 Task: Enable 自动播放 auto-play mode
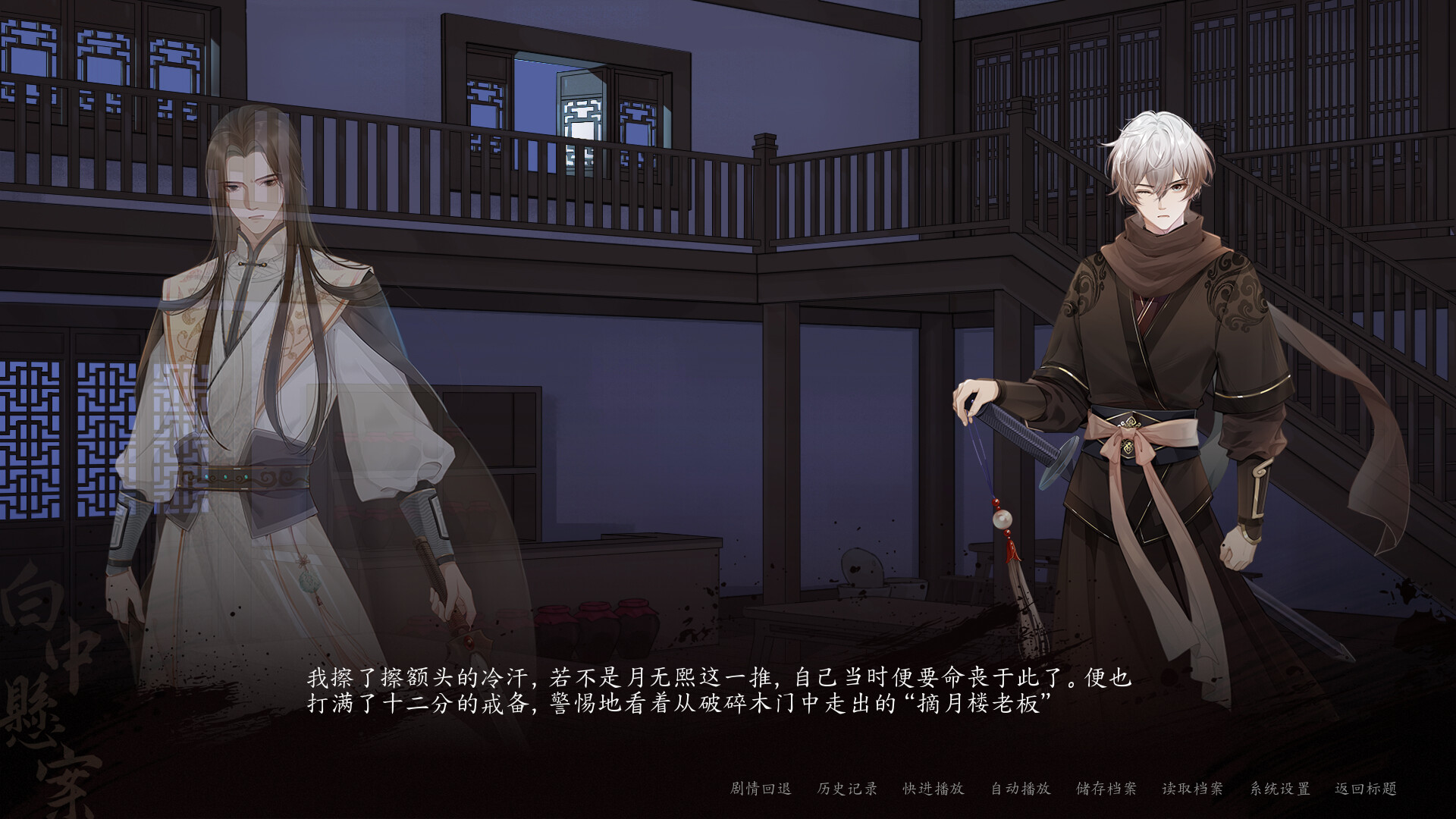click(1021, 789)
